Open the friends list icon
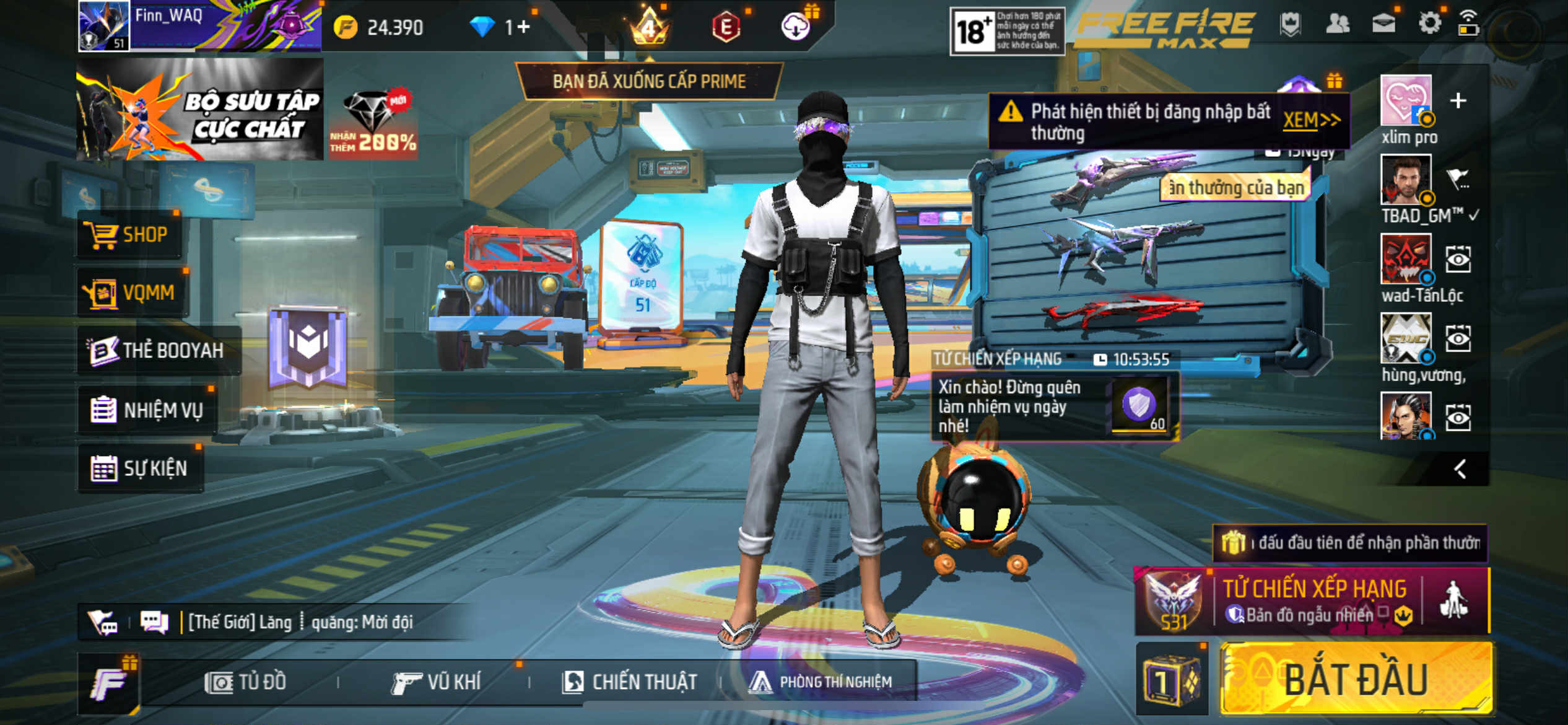This screenshot has height=725, width=1568. tap(1338, 24)
